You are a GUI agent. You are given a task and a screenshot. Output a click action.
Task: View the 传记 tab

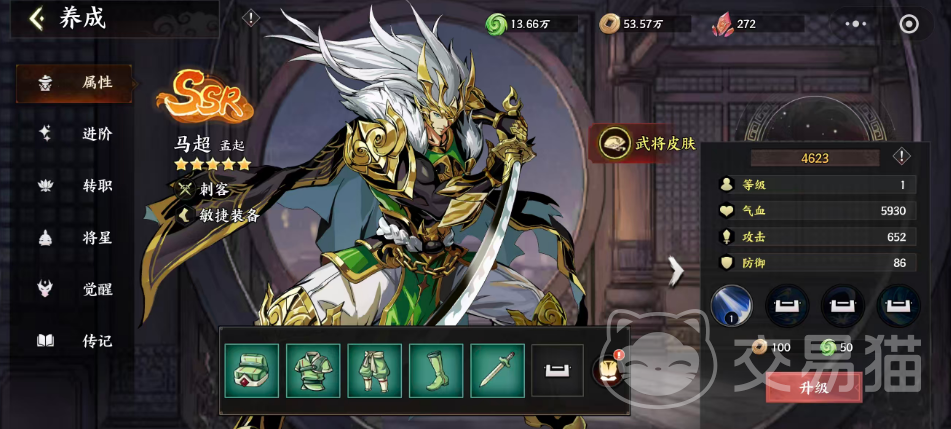click(75, 341)
